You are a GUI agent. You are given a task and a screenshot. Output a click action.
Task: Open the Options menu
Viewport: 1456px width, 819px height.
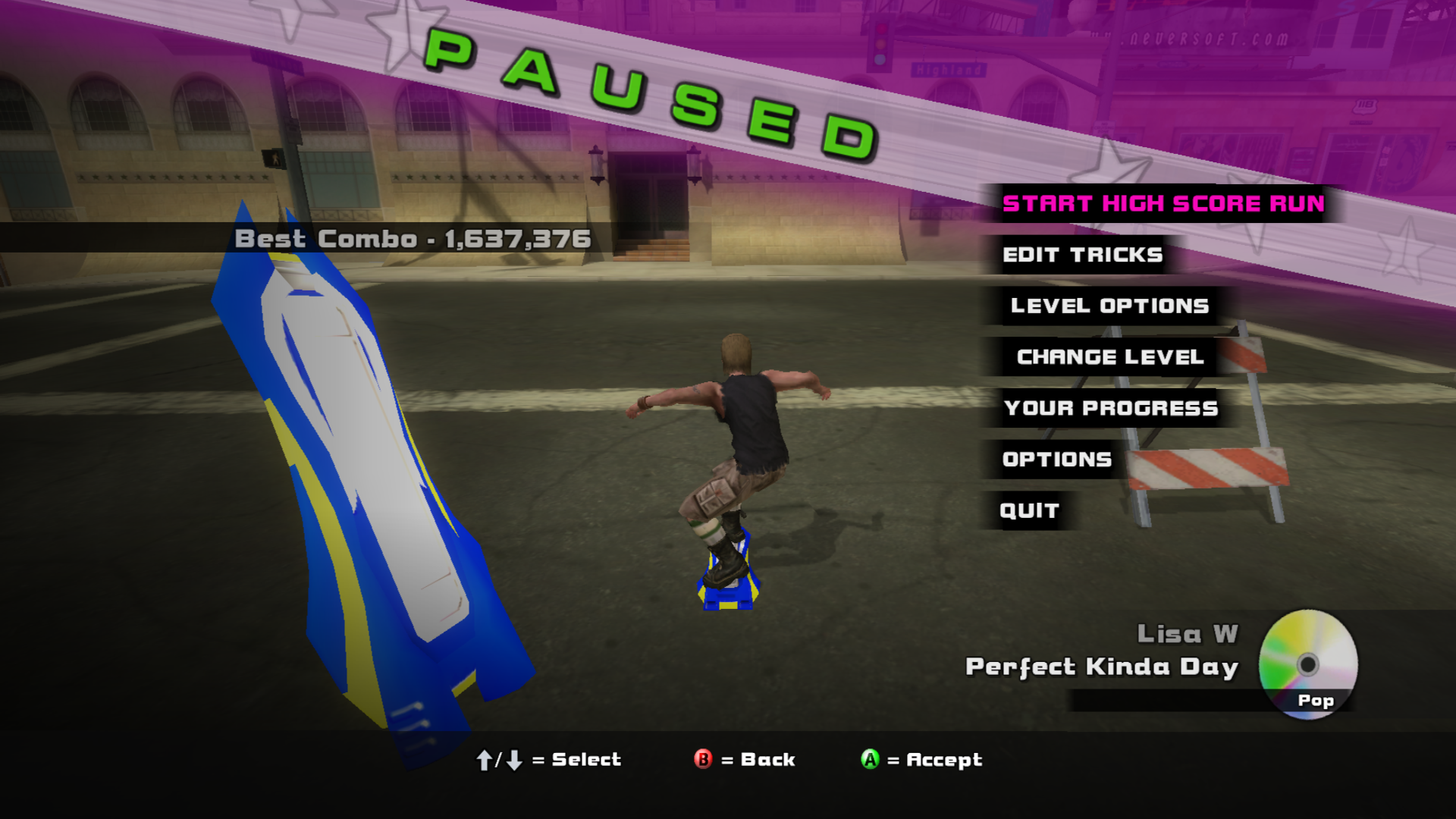pos(1056,460)
